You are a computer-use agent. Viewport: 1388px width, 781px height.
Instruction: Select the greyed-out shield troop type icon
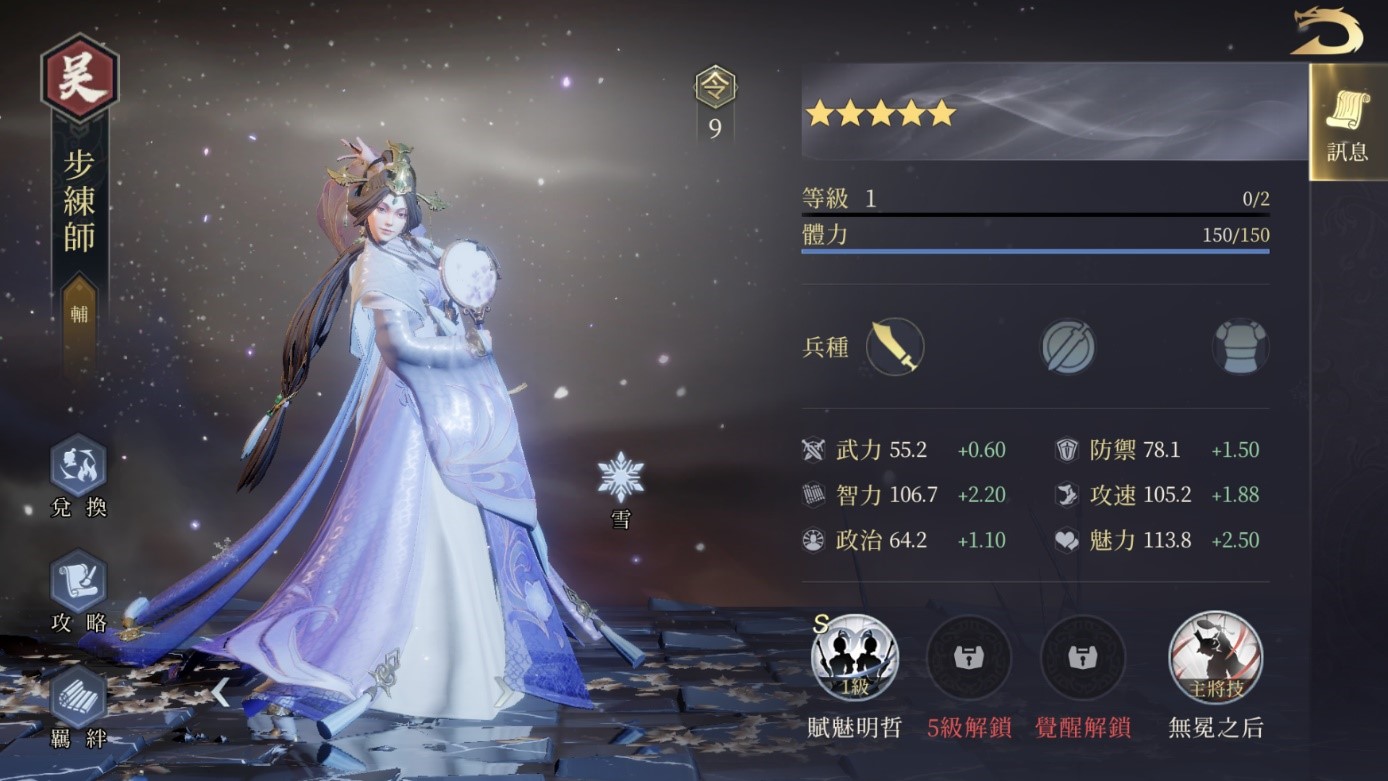1068,348
